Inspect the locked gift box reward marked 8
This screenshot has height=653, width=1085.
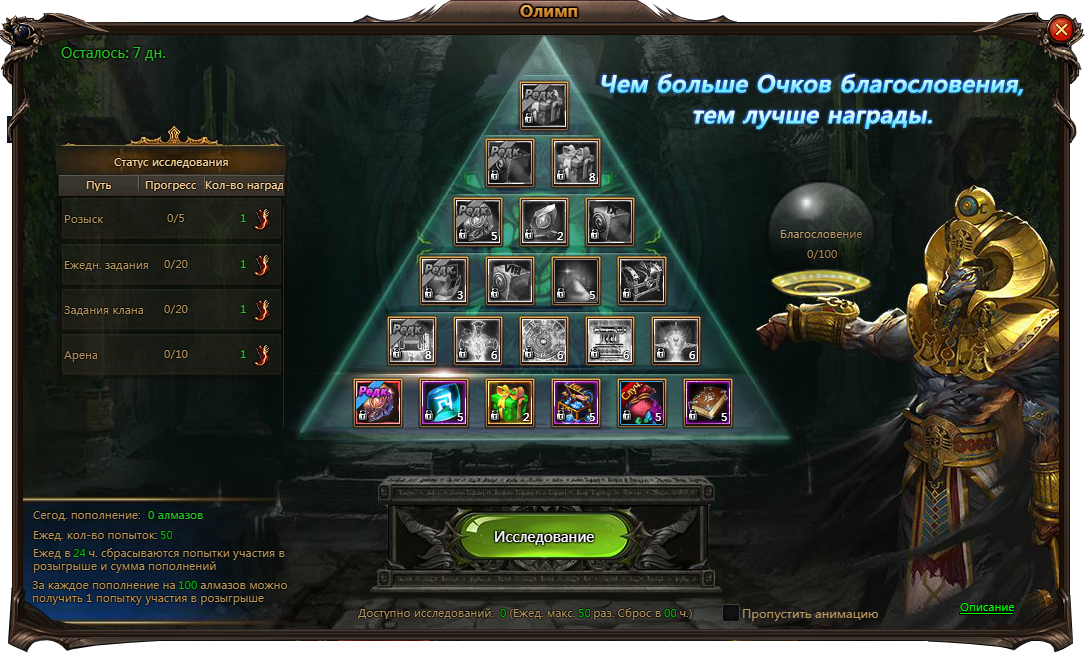coord(576,164)
